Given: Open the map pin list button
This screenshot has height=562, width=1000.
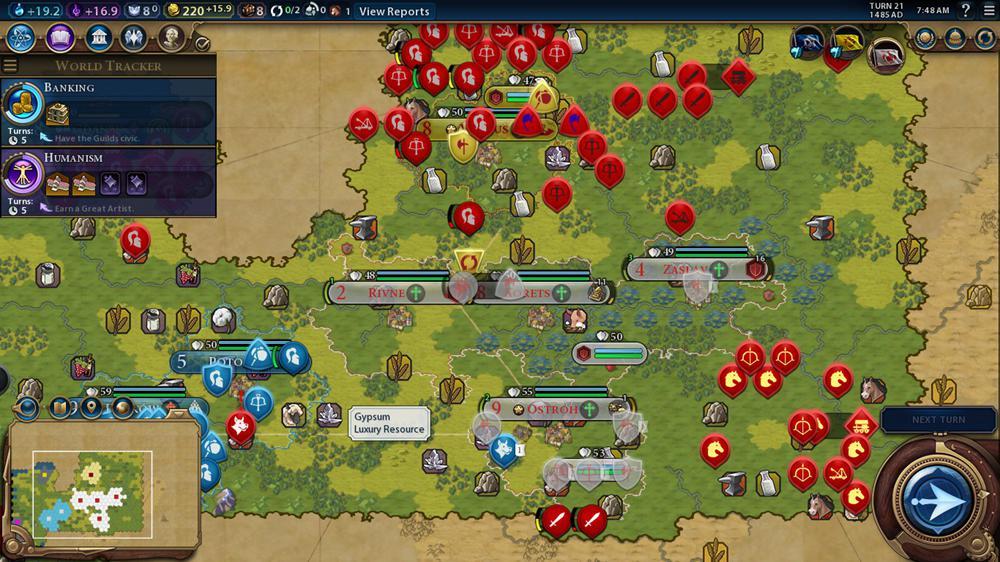Looking at the screenshot, I should pos(92,408).
